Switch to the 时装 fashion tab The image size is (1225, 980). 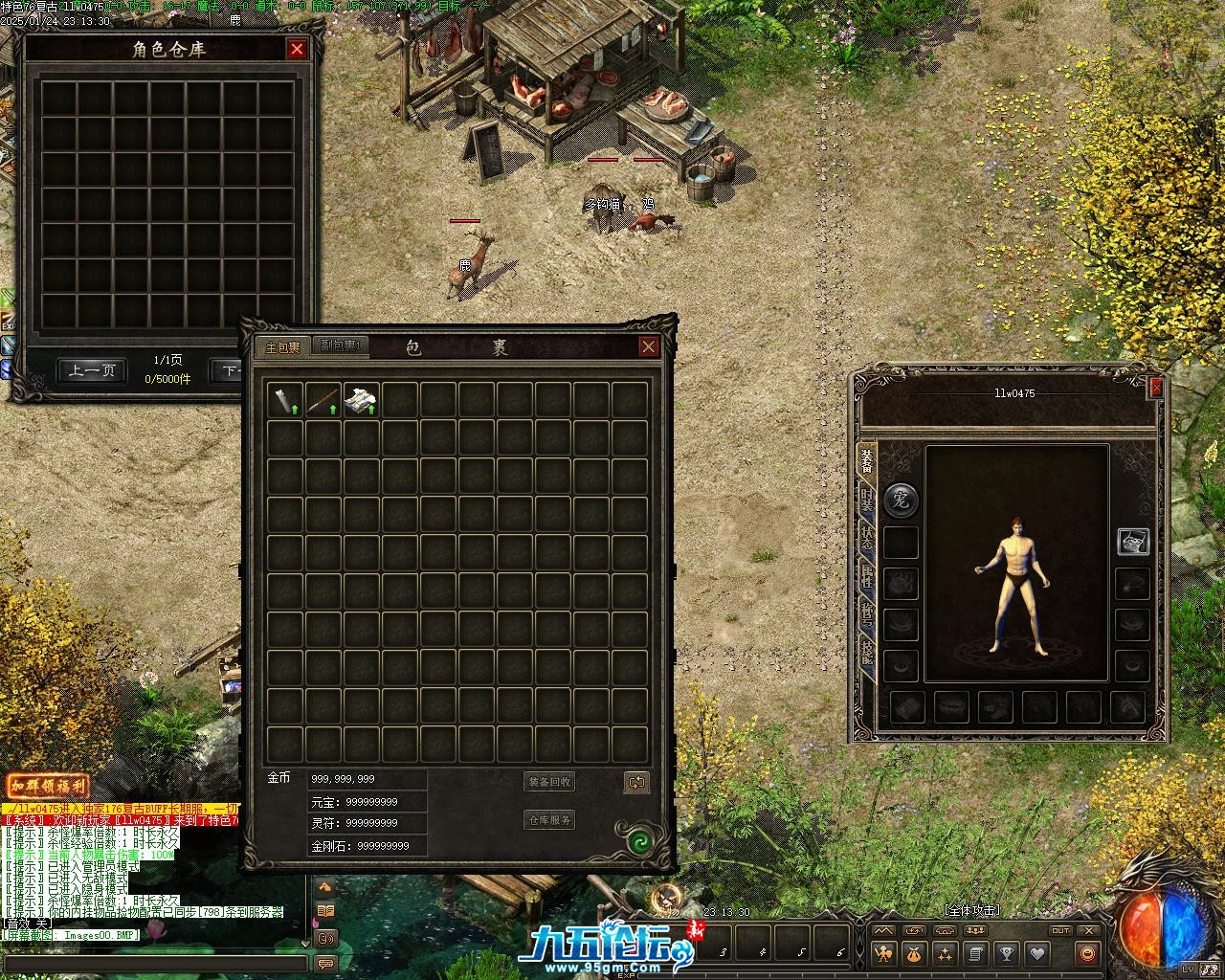pos(866,501)
